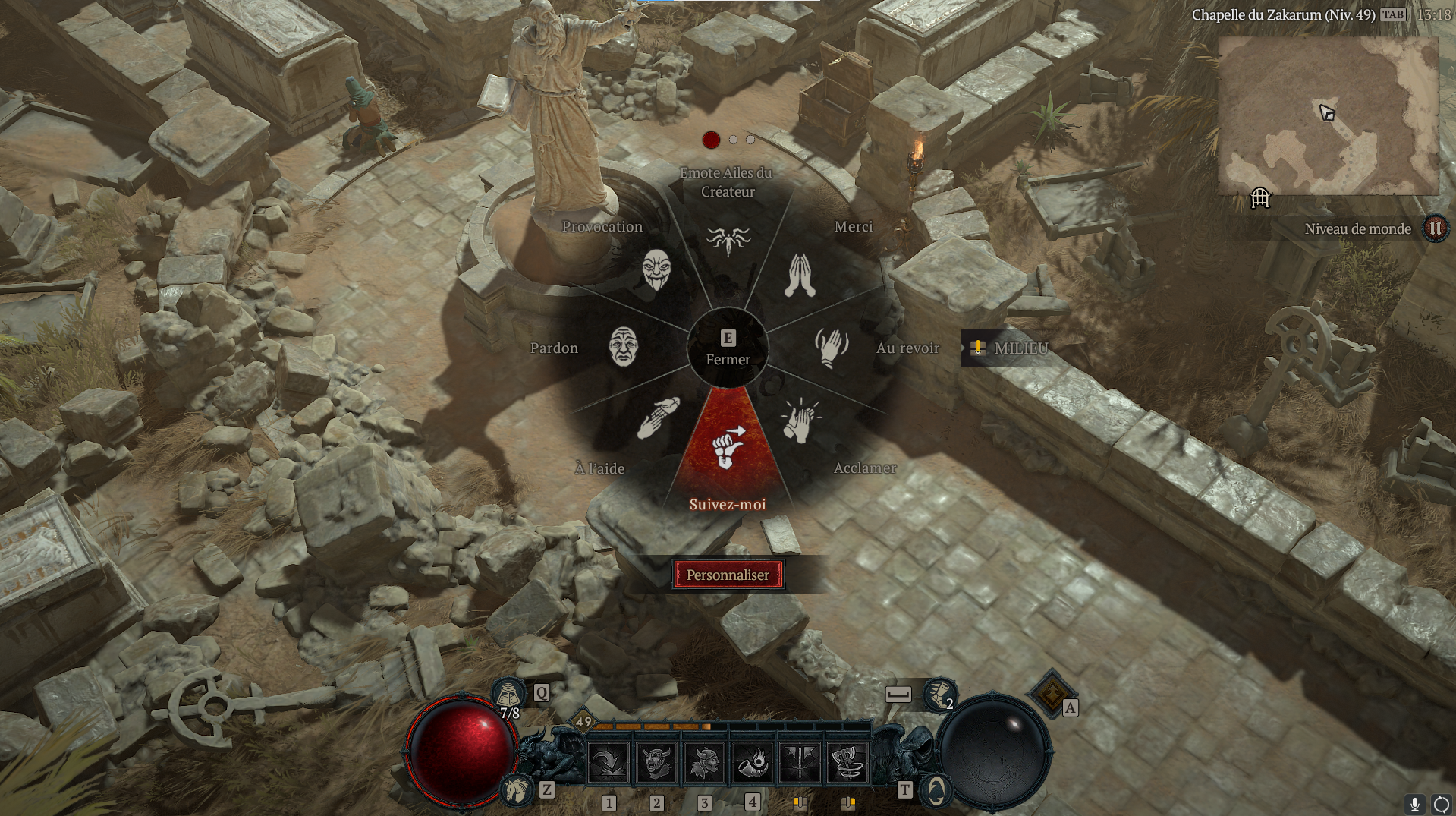Switch to the second emote wheel page dot
Image resolution: width=1456 pixels, height=816 pixels.
tap(733, 140)
